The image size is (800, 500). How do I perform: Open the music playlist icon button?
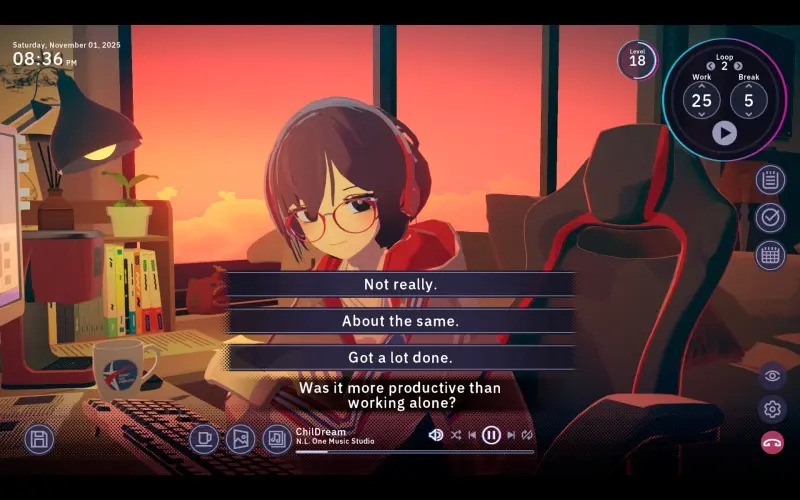point(276,438)
